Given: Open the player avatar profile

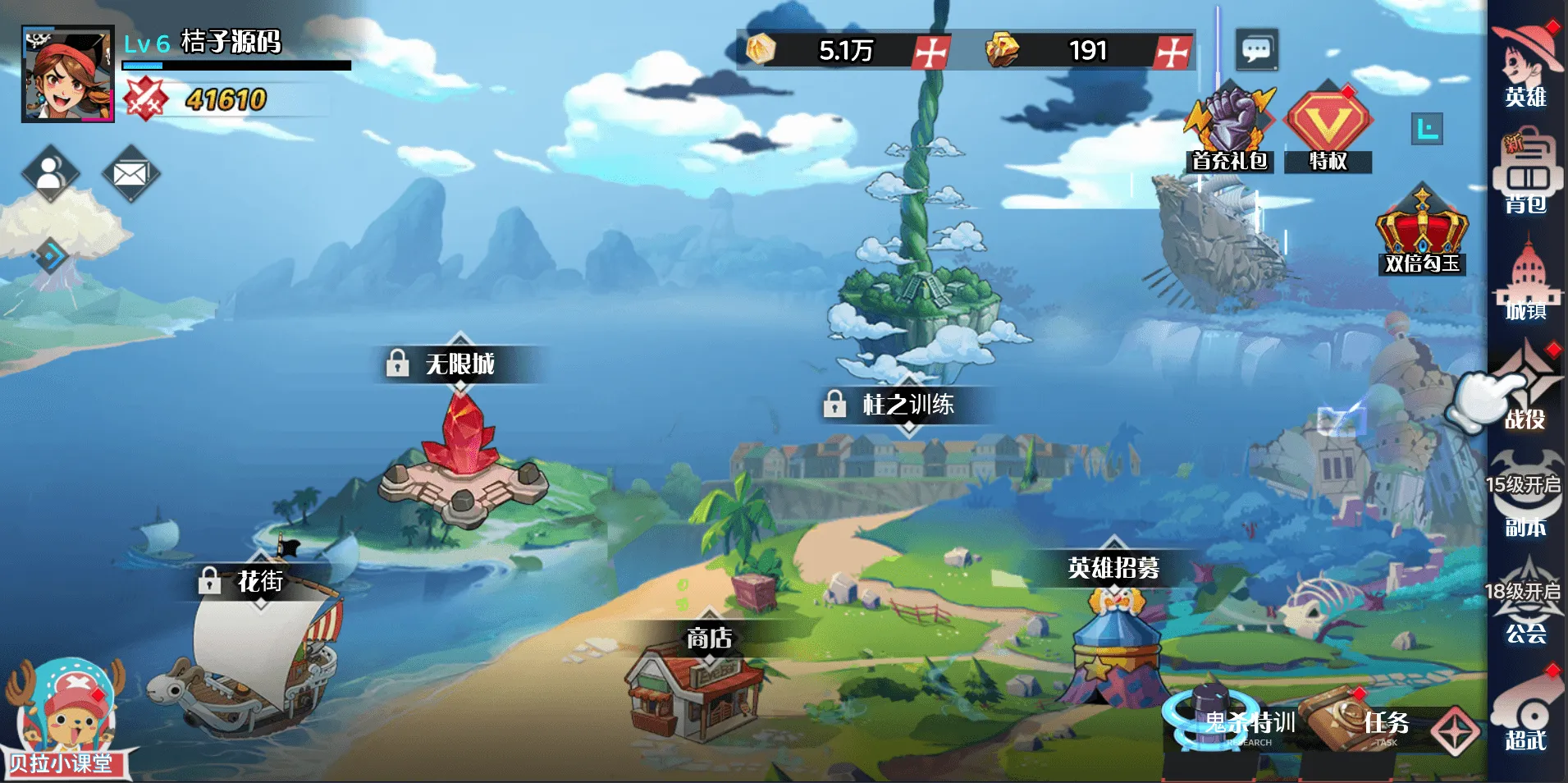Looking at the screenshot, I should point(67,74).
